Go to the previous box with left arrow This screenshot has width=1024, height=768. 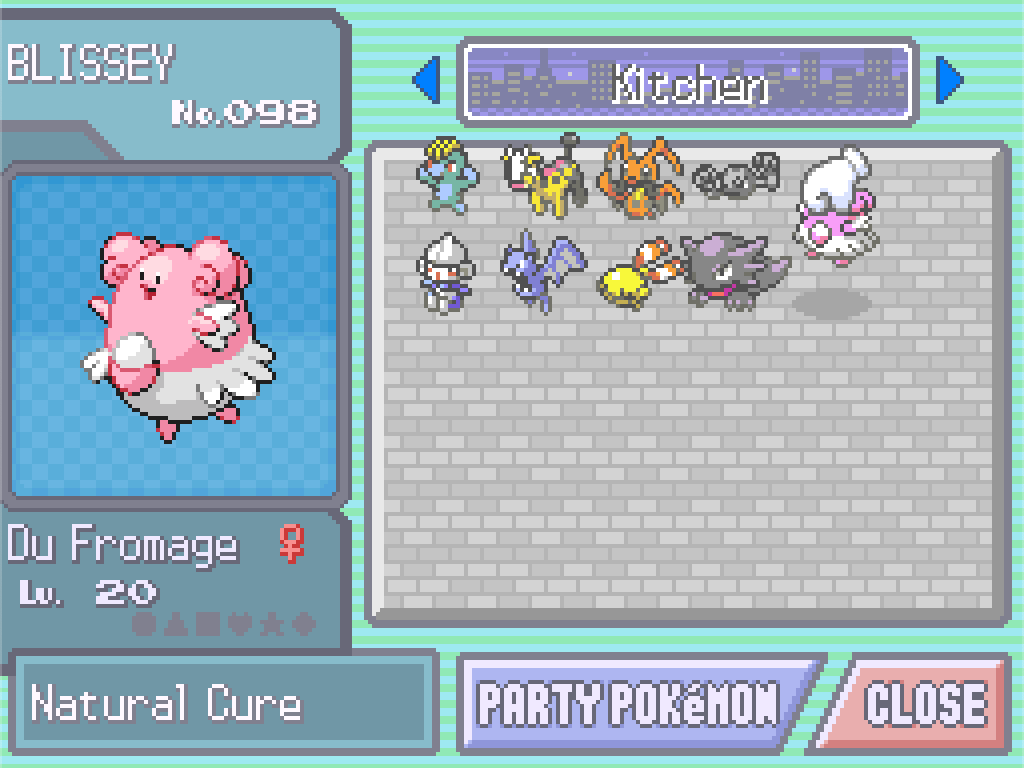point(427,81)
